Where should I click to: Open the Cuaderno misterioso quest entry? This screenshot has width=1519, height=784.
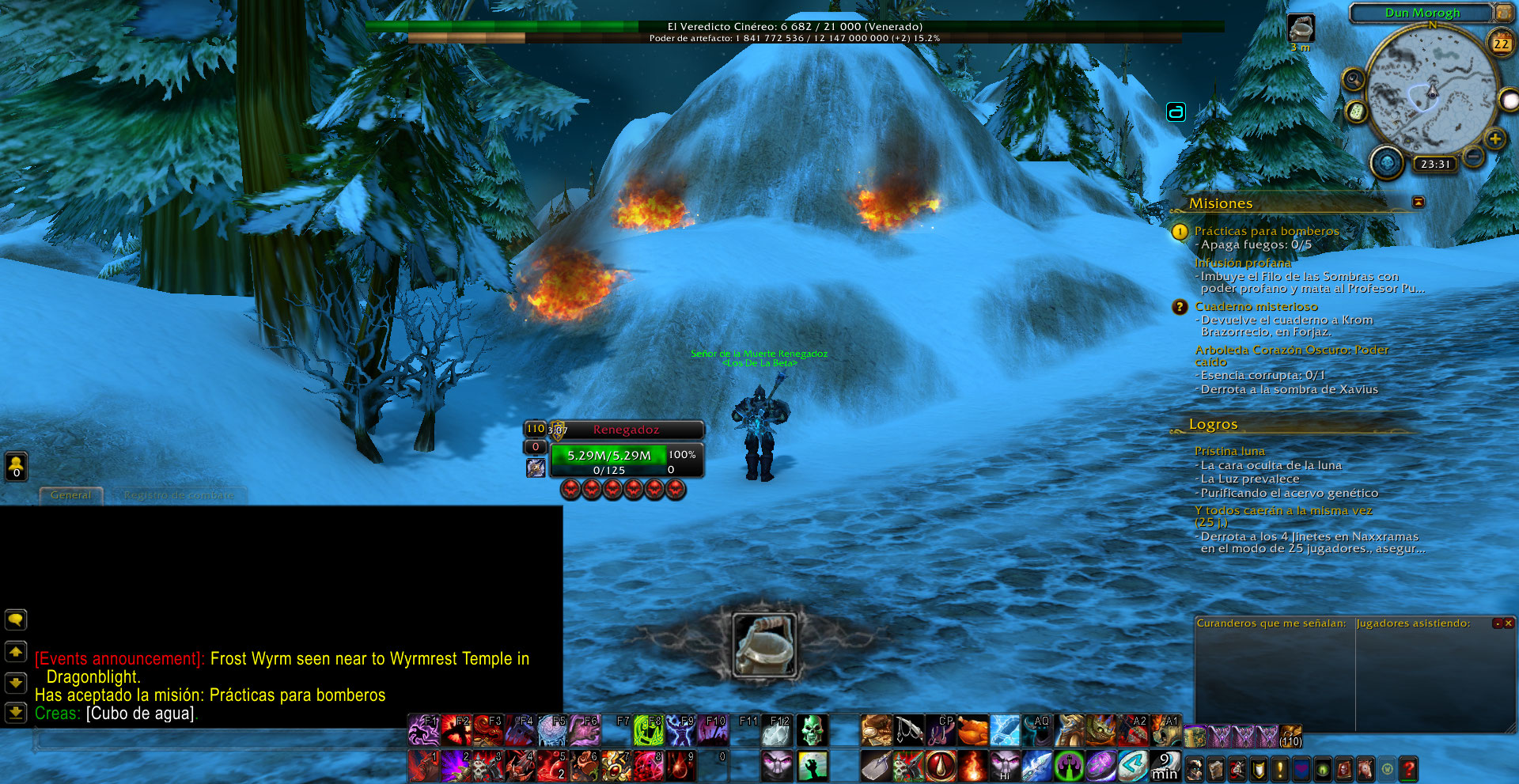tap(1256, 306)
